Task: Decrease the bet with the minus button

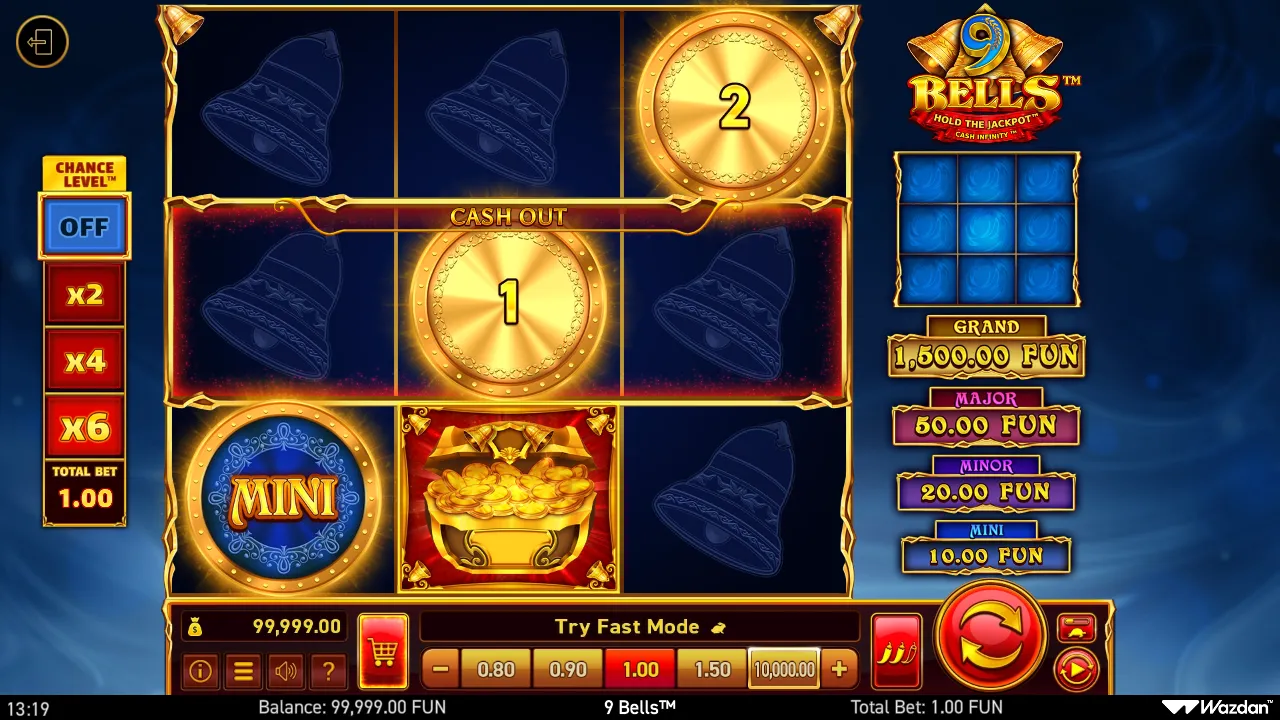Action: (x=442, y=669)
